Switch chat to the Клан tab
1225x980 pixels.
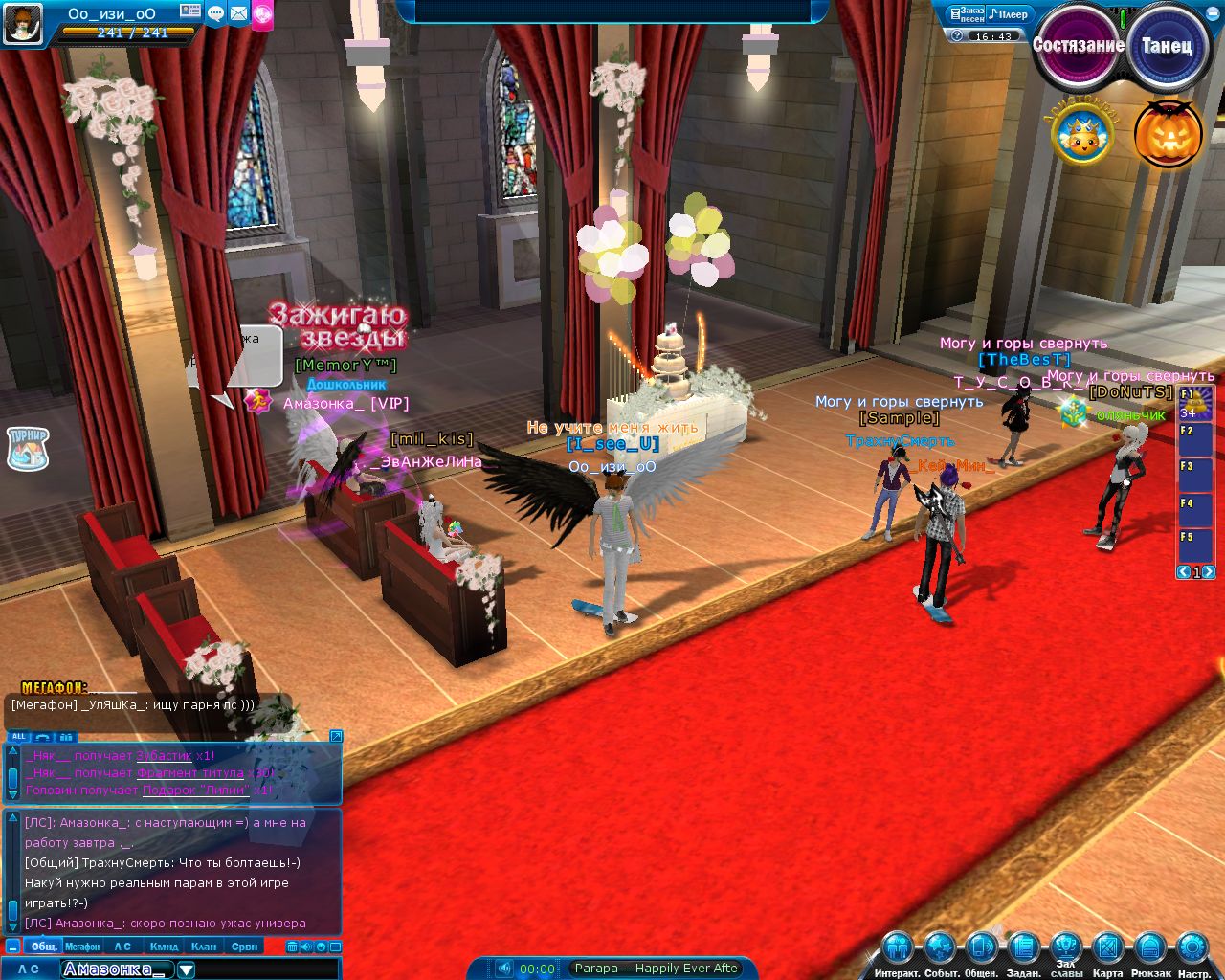coord(204,947)
